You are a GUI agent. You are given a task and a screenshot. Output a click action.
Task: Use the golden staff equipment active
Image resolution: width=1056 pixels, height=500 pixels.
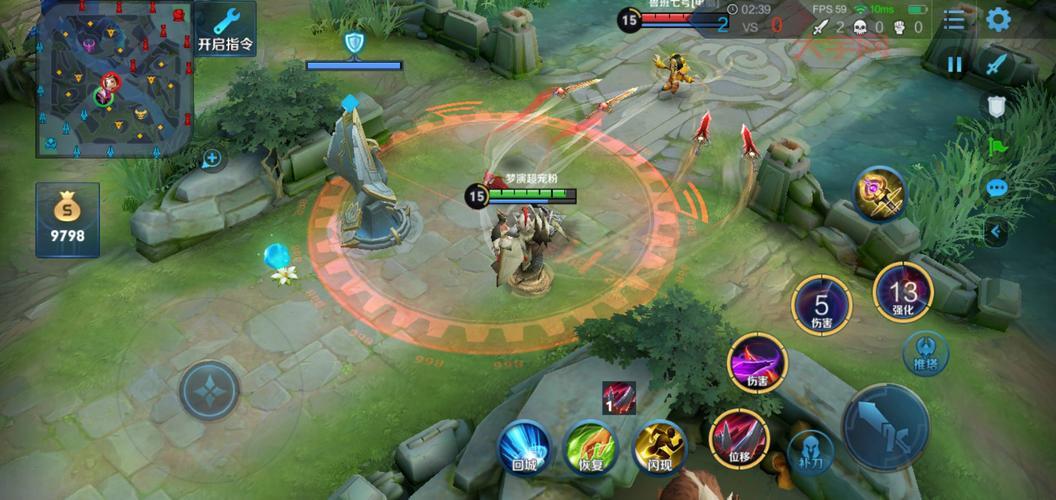pyautogui.click(x=879, y=194)
